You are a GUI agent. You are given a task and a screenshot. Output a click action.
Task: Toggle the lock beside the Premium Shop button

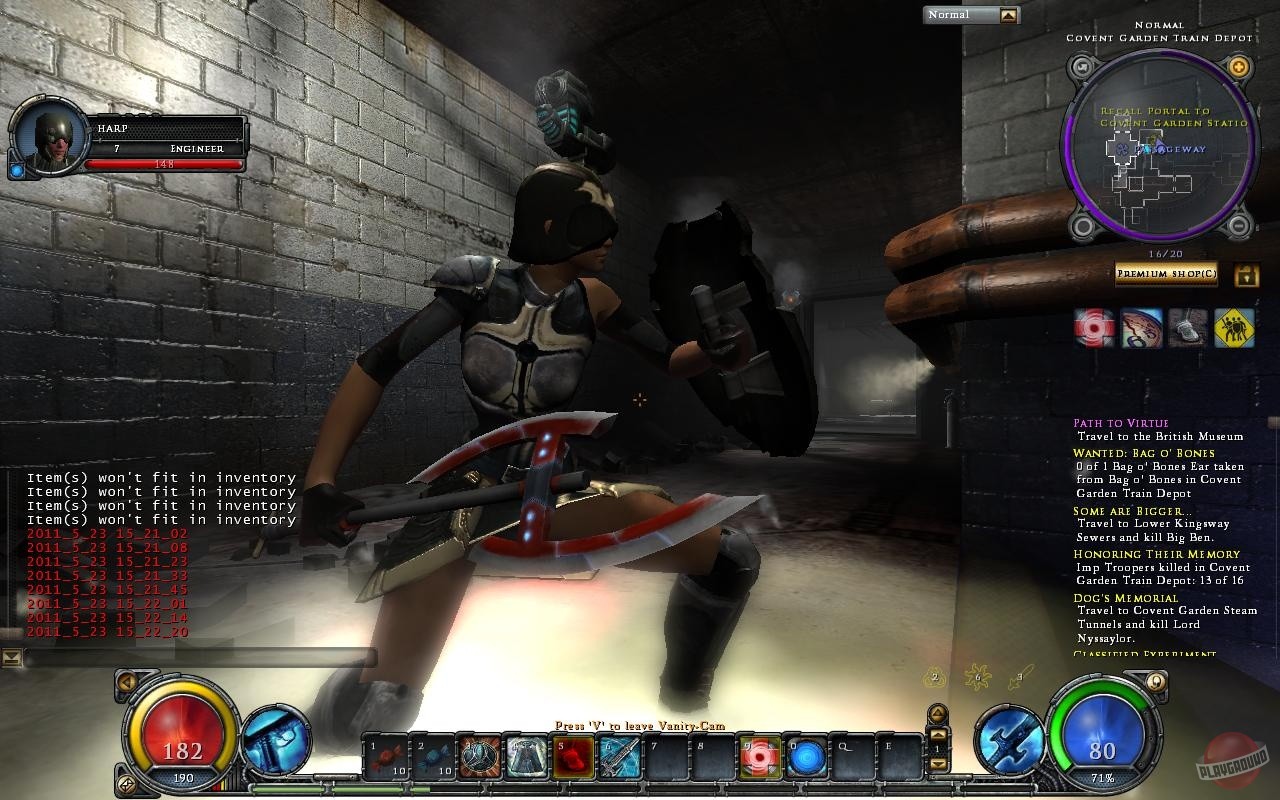1246,274
